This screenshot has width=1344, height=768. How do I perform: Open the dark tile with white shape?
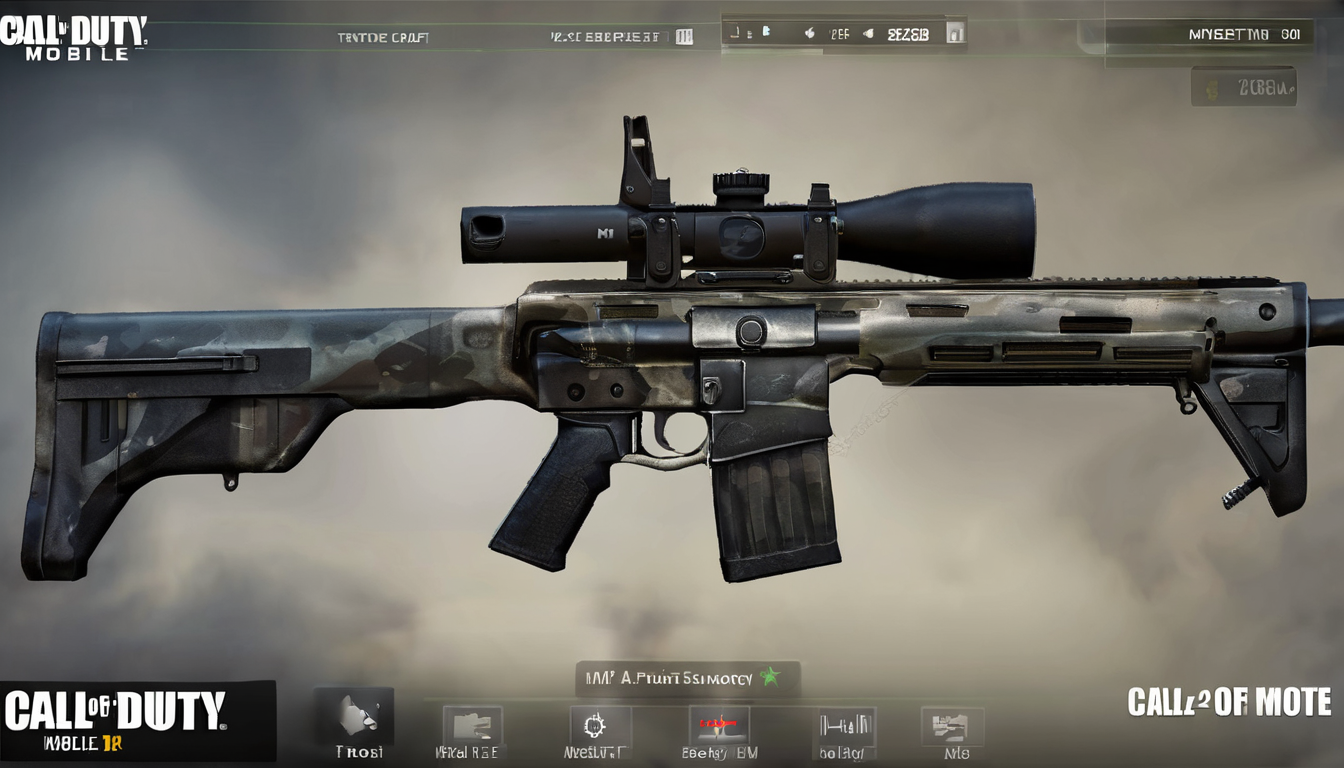tap(357, 718)
